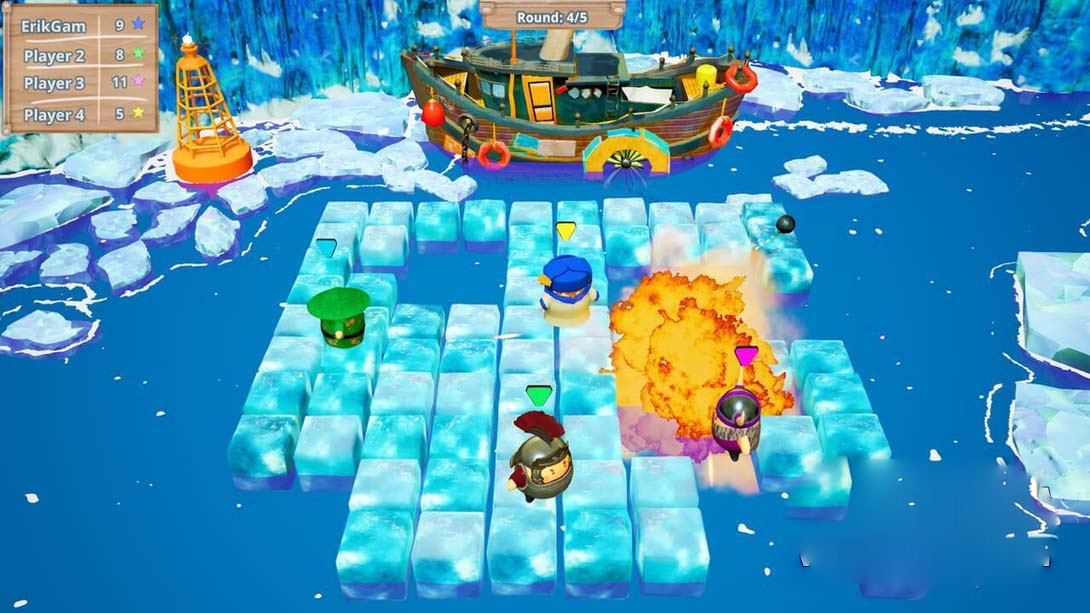The width and height of the screenshot is (1090, 613).
Task: Click the Player 2 scoreboard row
Action: coord(80,54)
